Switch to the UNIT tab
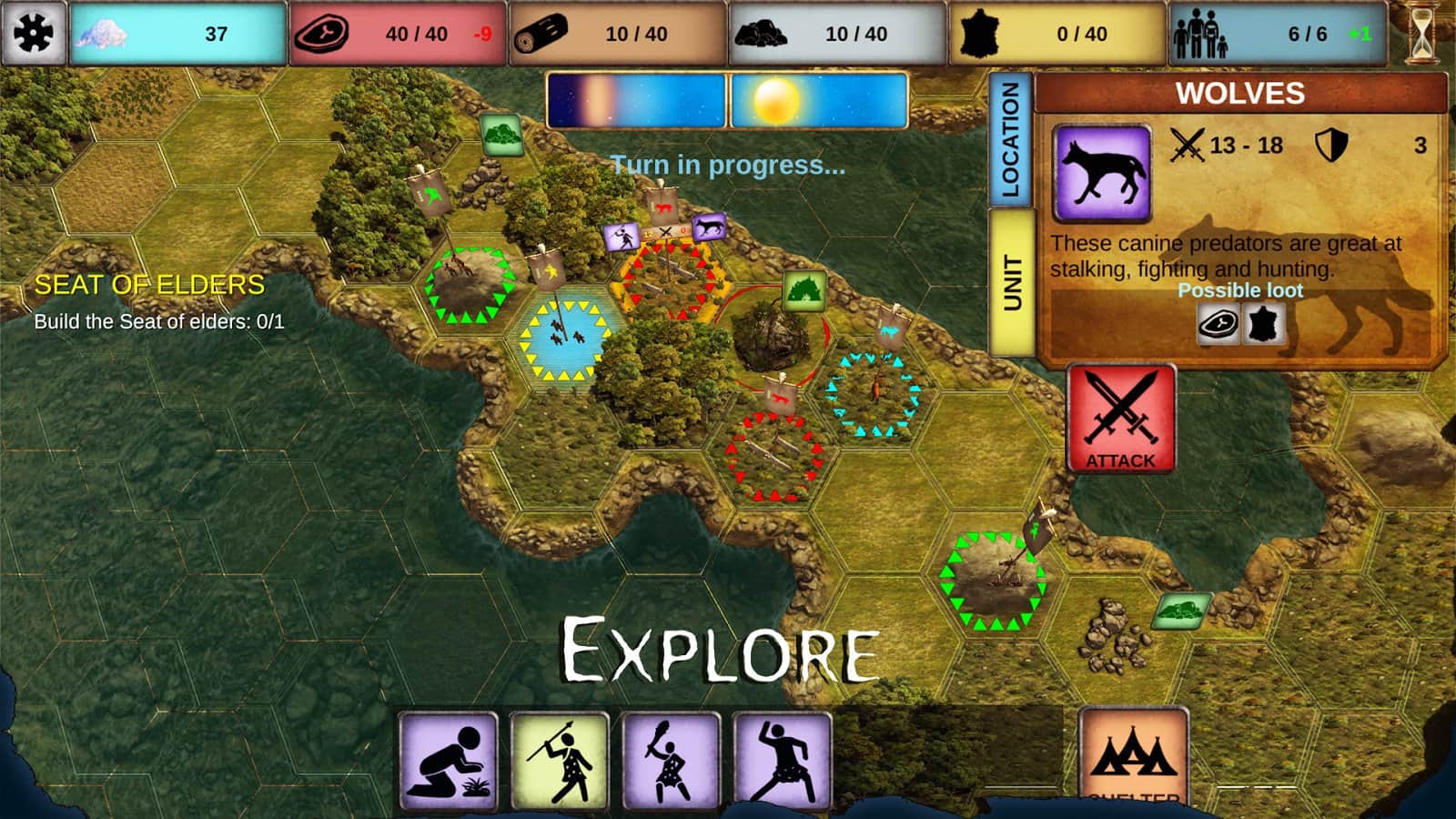 point(1011,283)
